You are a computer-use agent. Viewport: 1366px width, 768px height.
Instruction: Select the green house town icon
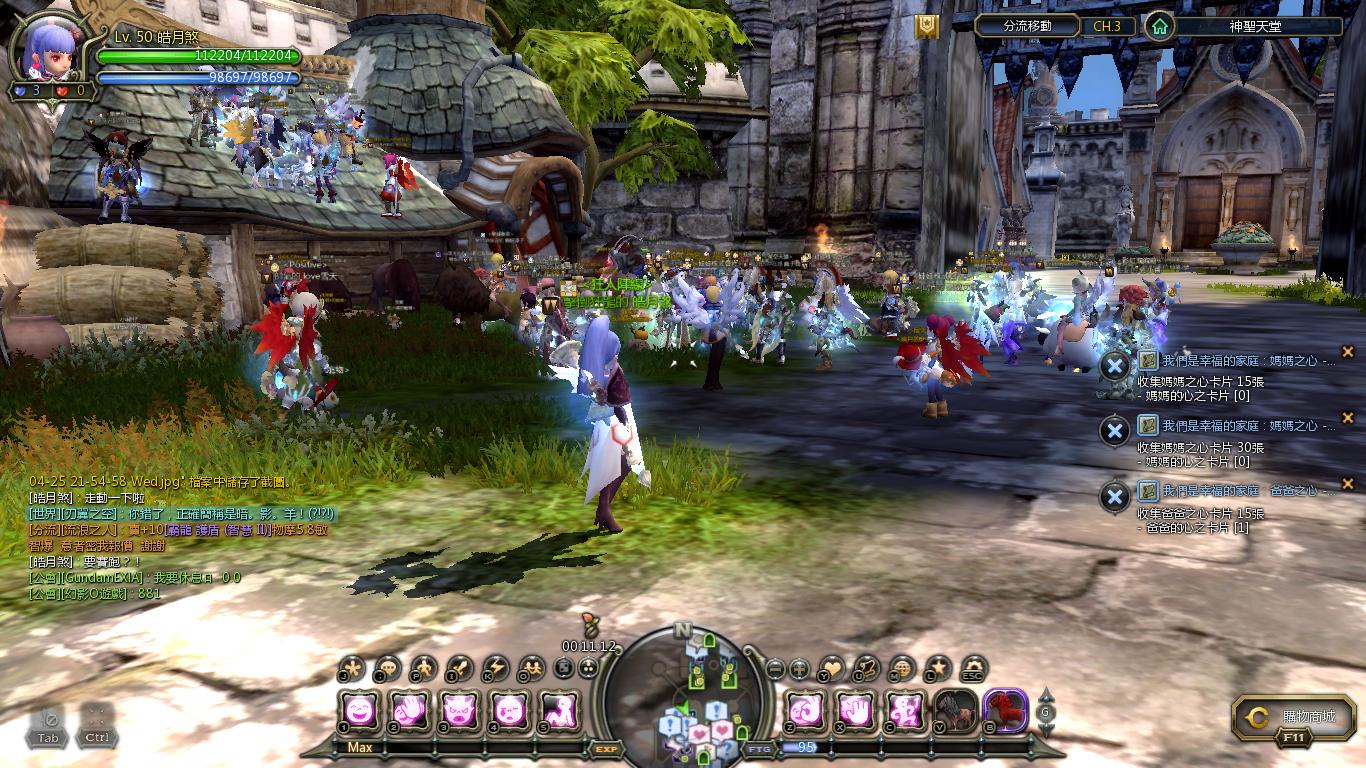click(1158, 26)
